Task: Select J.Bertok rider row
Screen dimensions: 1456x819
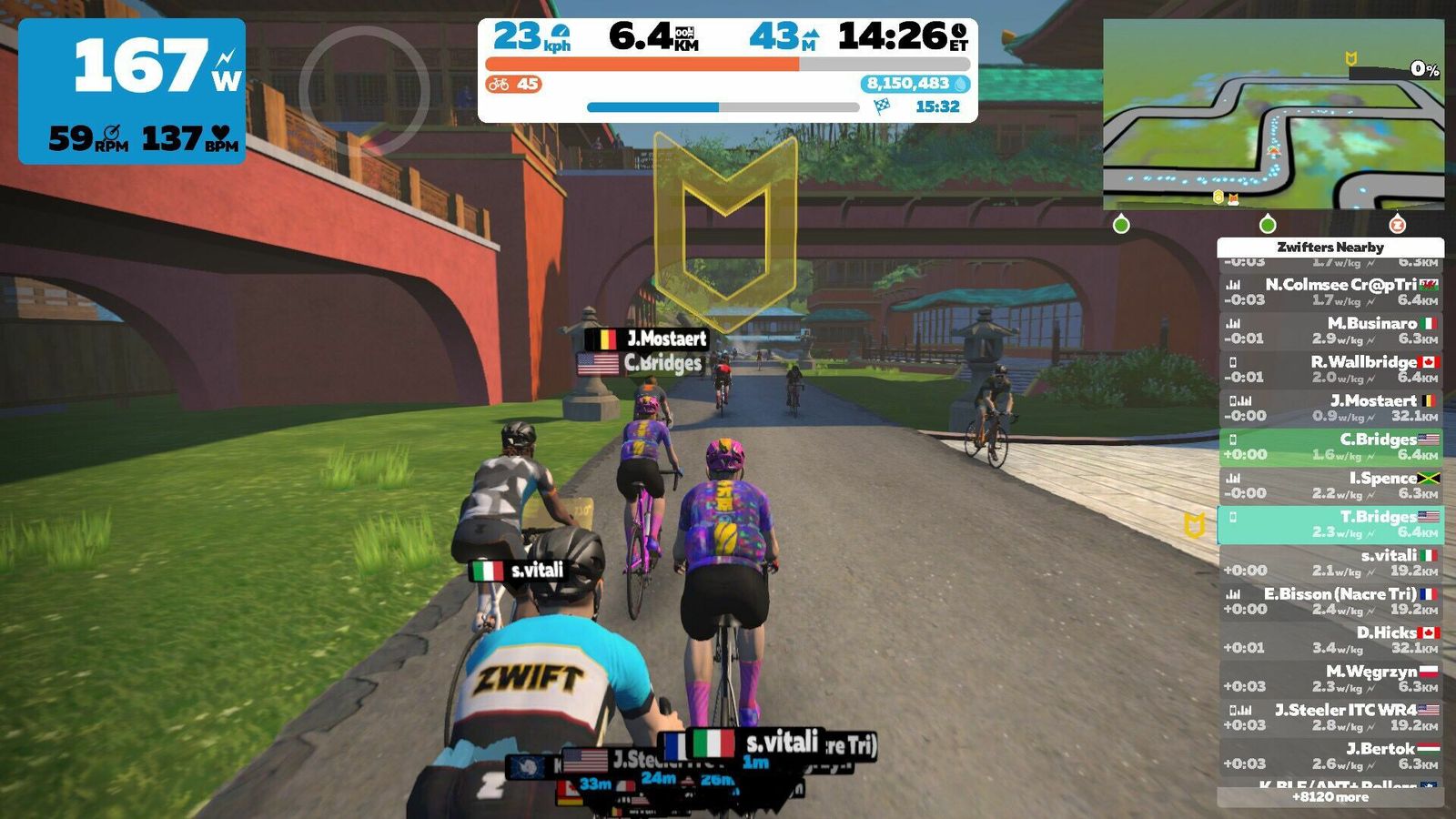Action: [x=1330, y=756]
